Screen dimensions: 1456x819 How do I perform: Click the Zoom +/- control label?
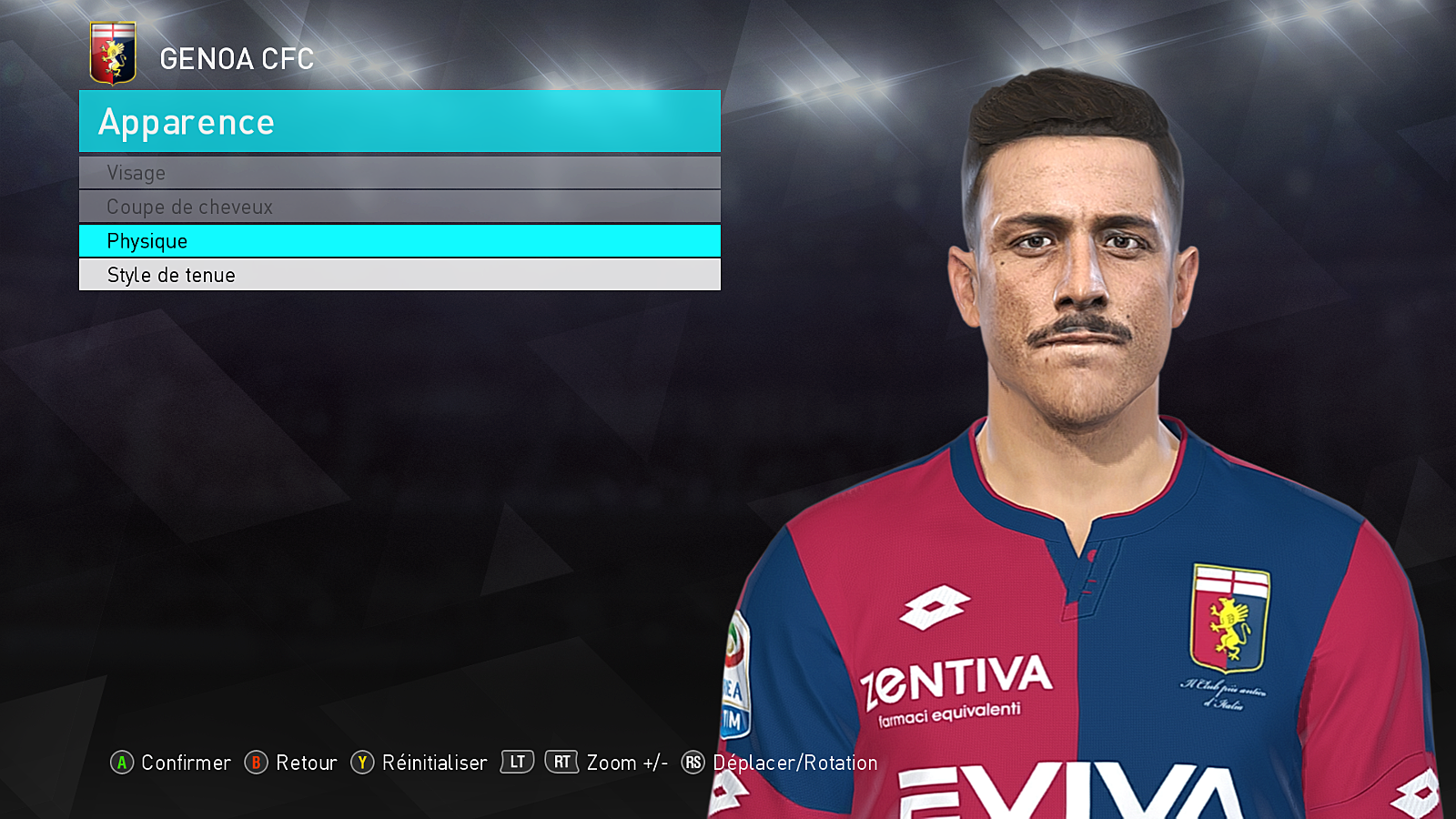[626, 763]
